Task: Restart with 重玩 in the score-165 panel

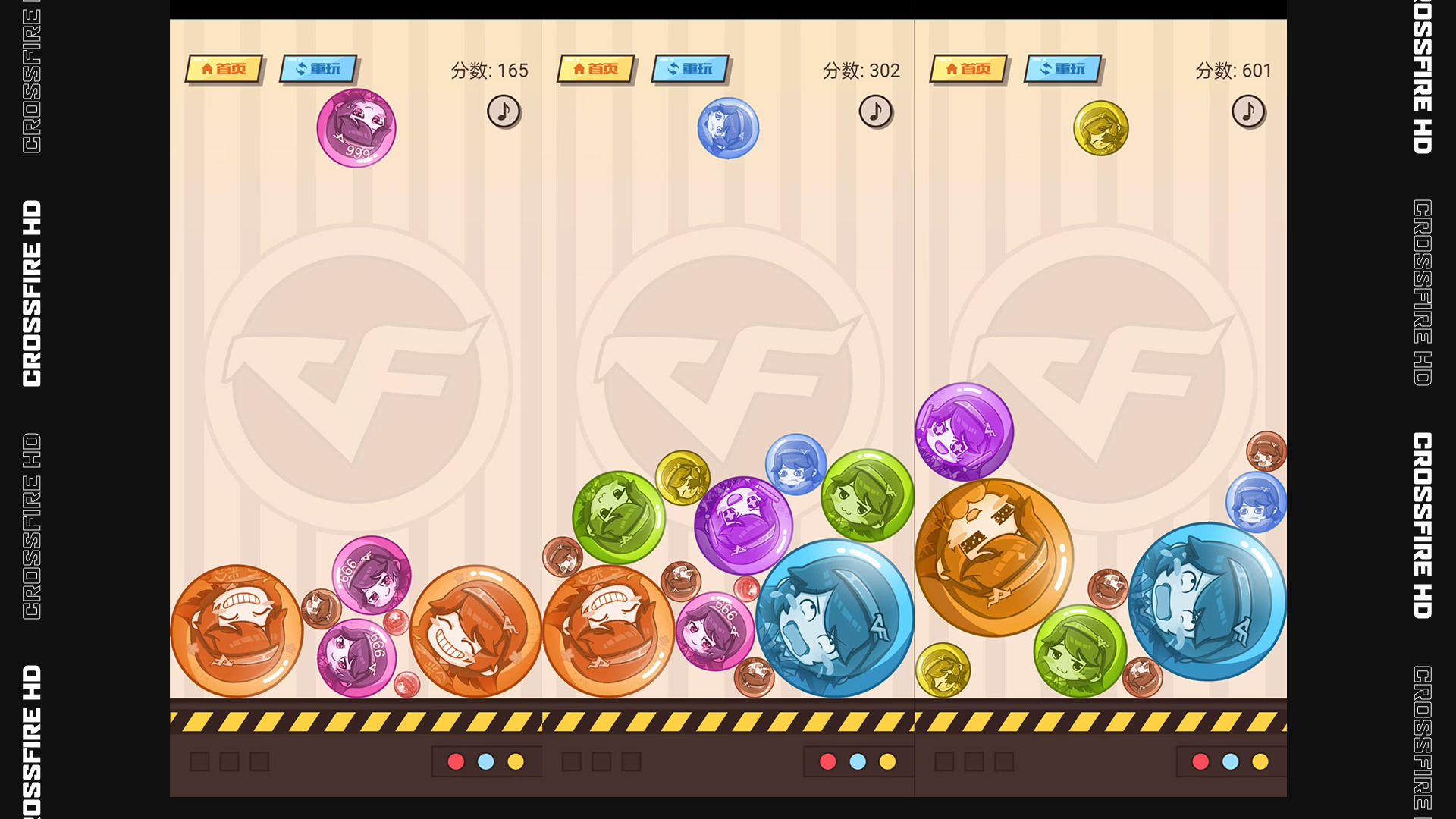Action: tap(318, 69)
